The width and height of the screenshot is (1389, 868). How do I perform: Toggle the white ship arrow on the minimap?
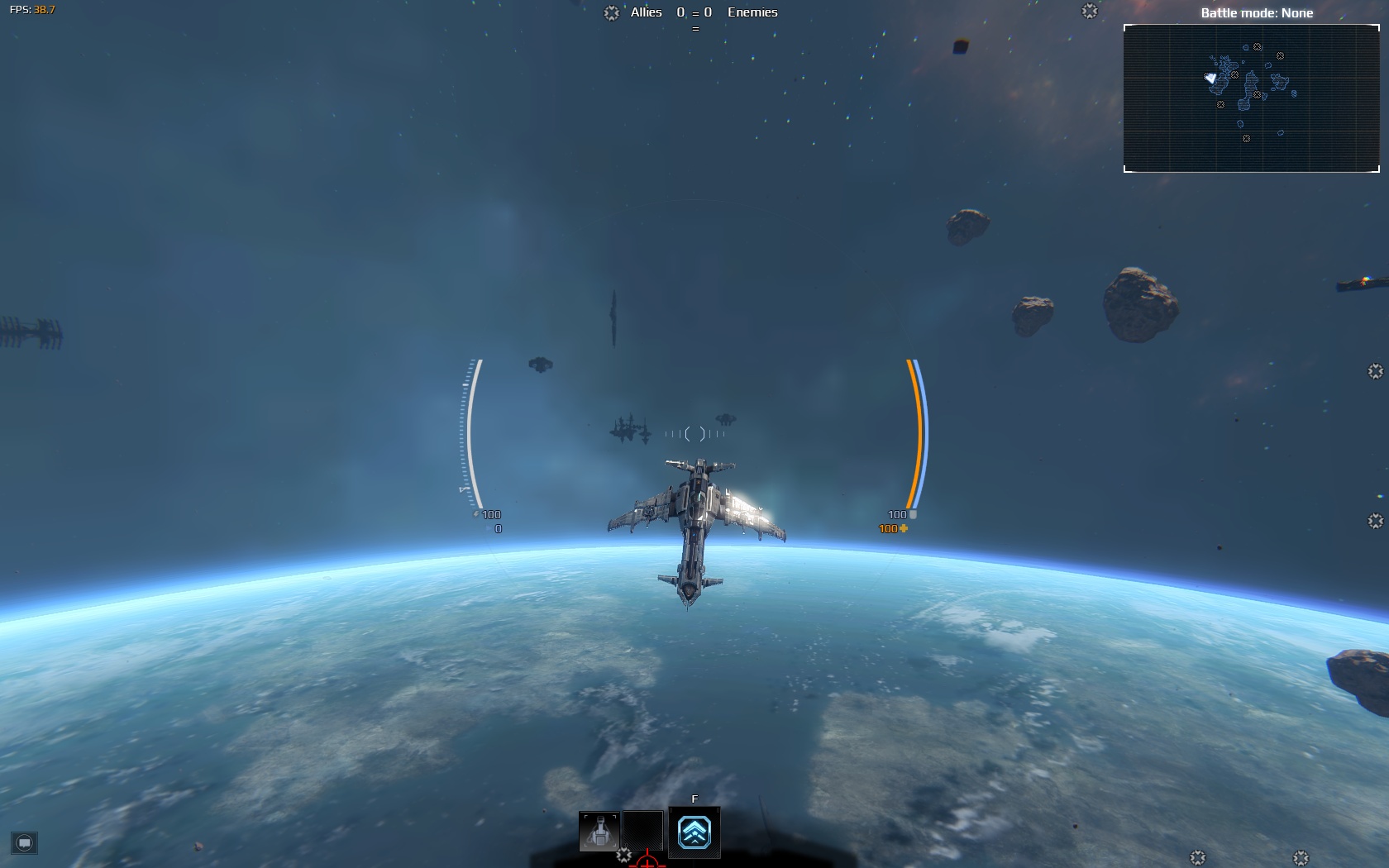point(1210,76)
